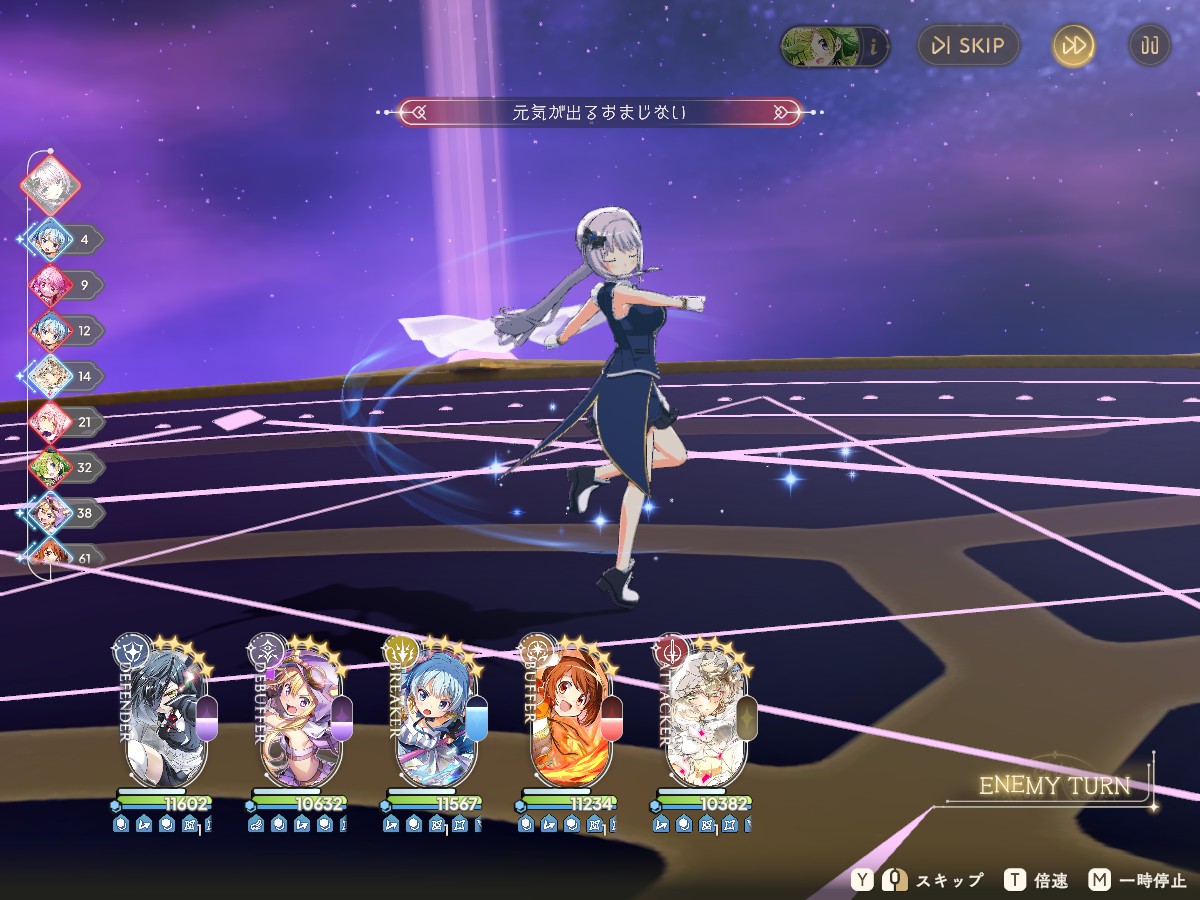Viewport: 1200px width, 900px height.
Task: Click the current-turn portrait atop the turn order
Action: pyautogui.click(x=49, y=184)
